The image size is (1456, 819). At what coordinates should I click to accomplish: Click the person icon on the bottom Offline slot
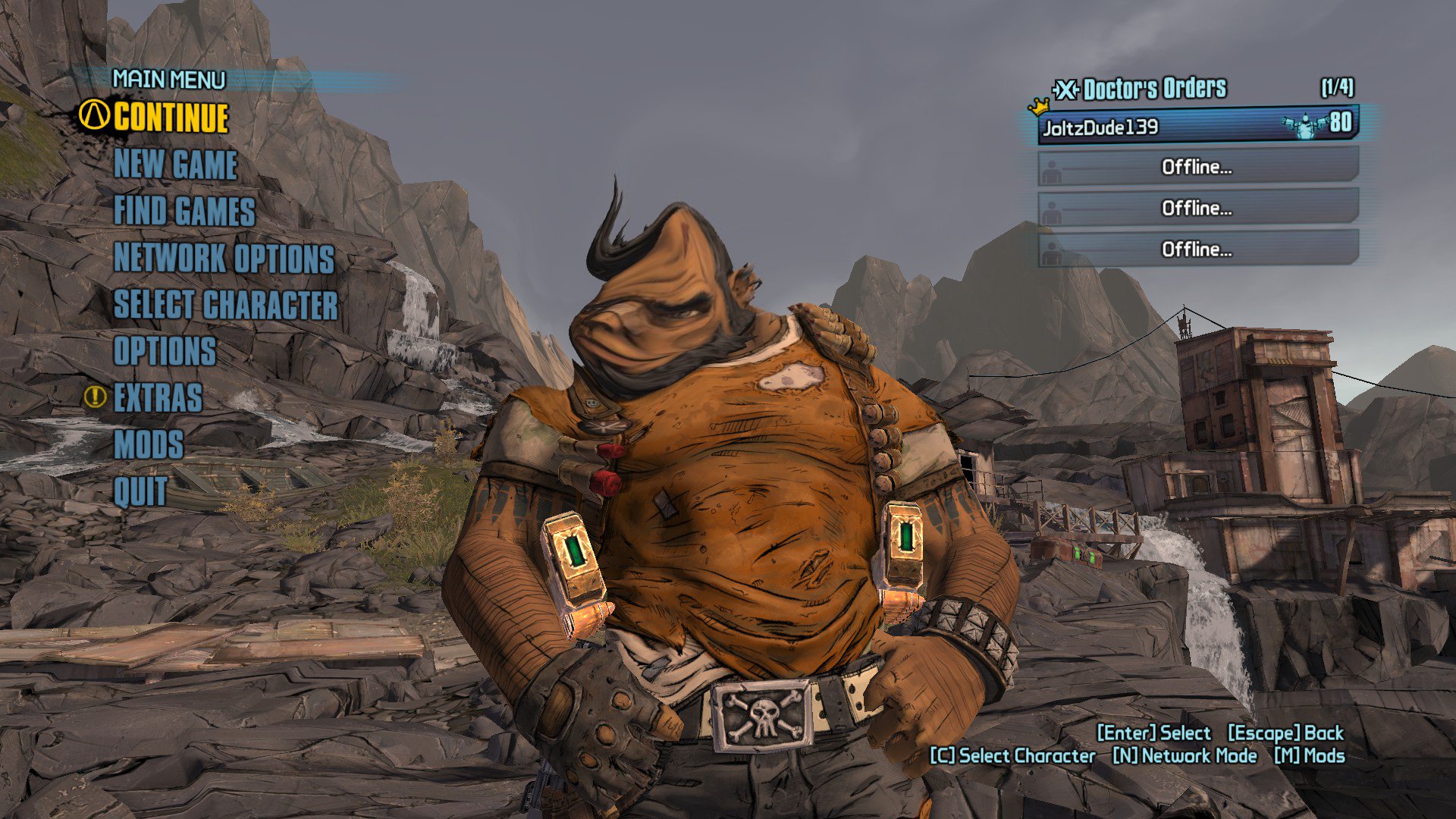1053,250
